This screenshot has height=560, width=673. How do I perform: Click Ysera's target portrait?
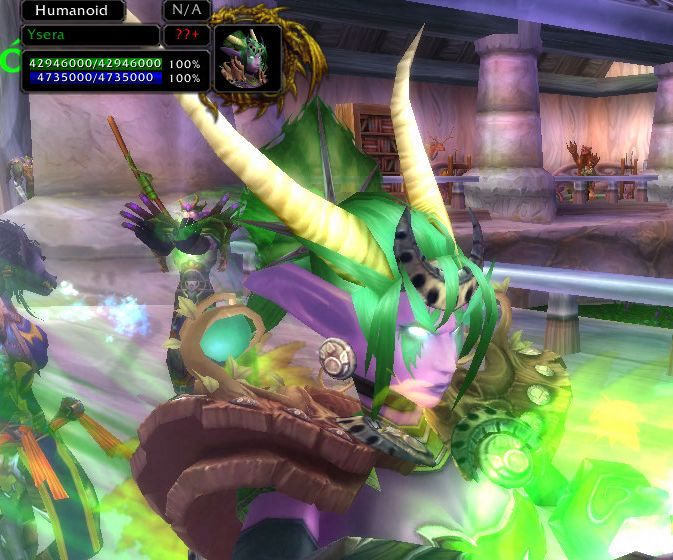(247, 59)
